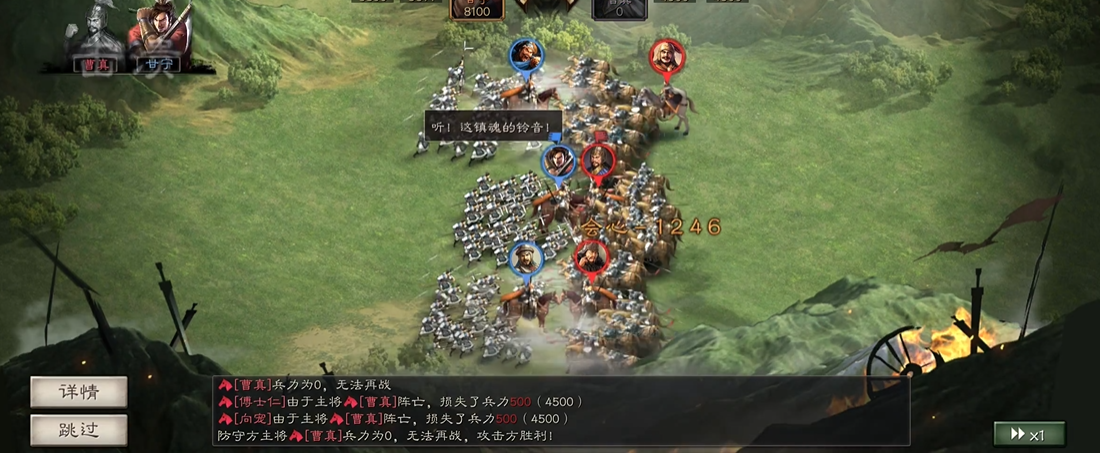Skip the battle with 跳过
This screenshot has width=1100, height=453.
point(79,430)
